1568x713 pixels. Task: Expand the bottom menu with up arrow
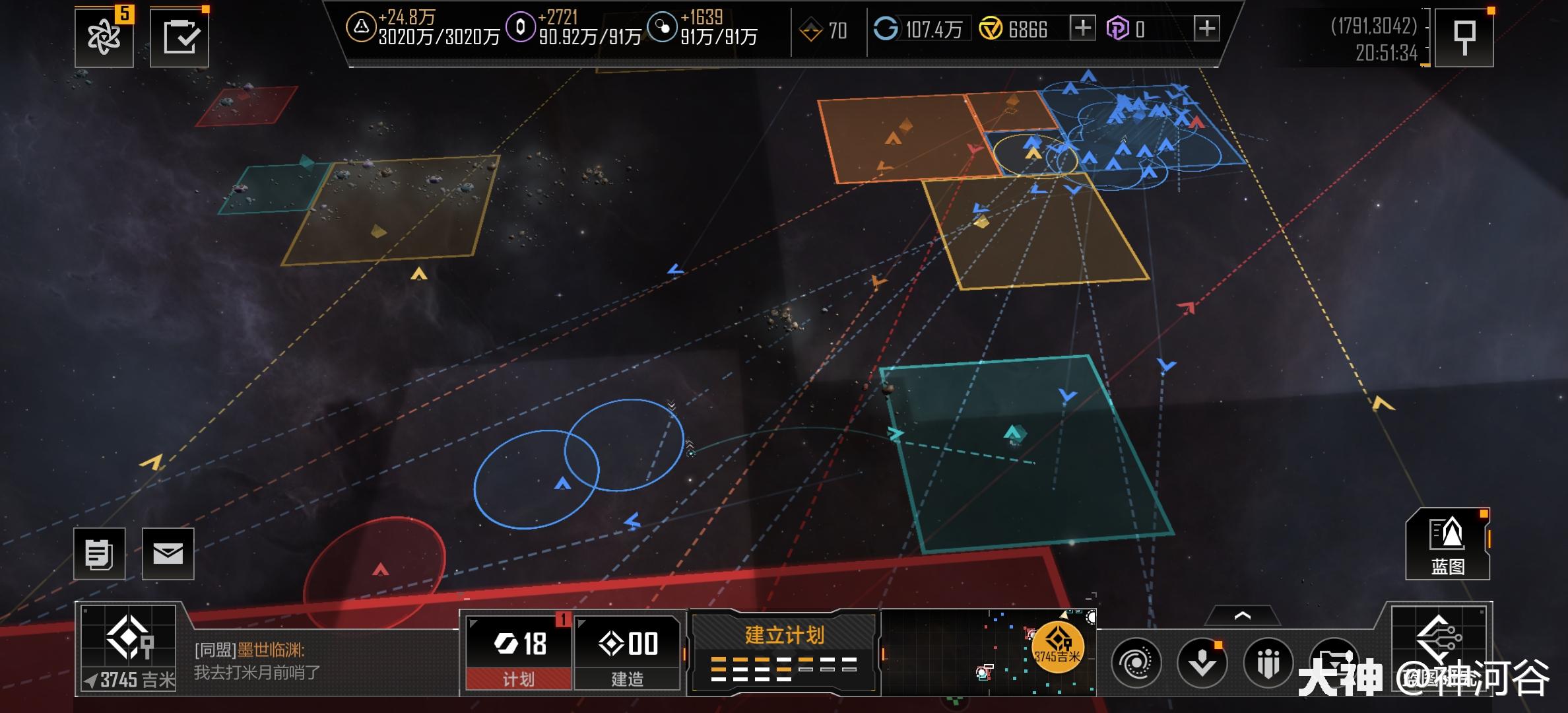[x=1242, y=617]
